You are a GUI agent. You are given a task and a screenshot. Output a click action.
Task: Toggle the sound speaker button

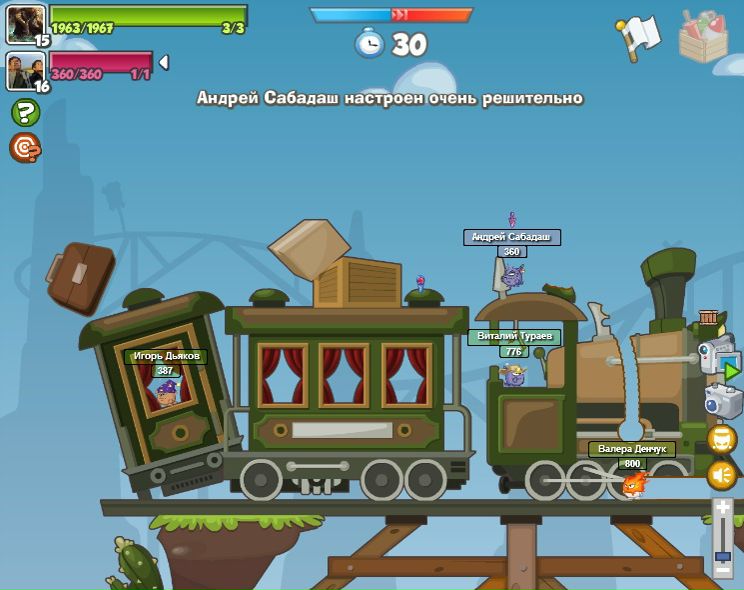tap(721, 474)
